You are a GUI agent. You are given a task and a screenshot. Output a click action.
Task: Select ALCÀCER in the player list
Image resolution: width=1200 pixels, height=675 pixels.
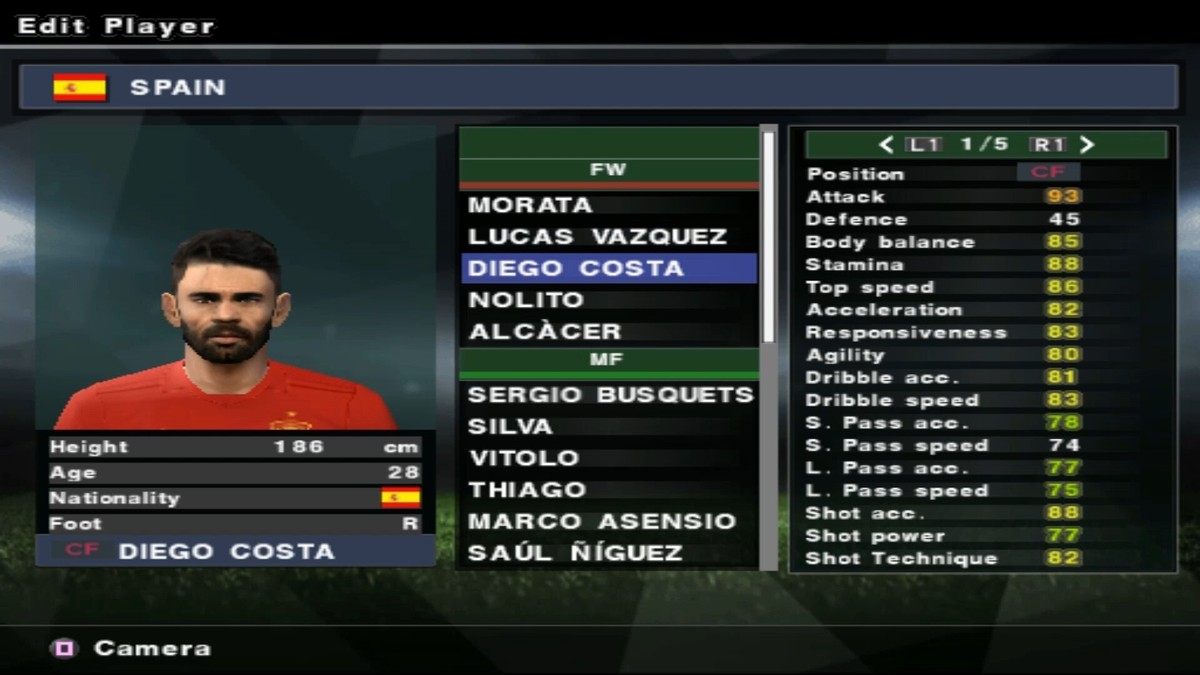point(608,331)
